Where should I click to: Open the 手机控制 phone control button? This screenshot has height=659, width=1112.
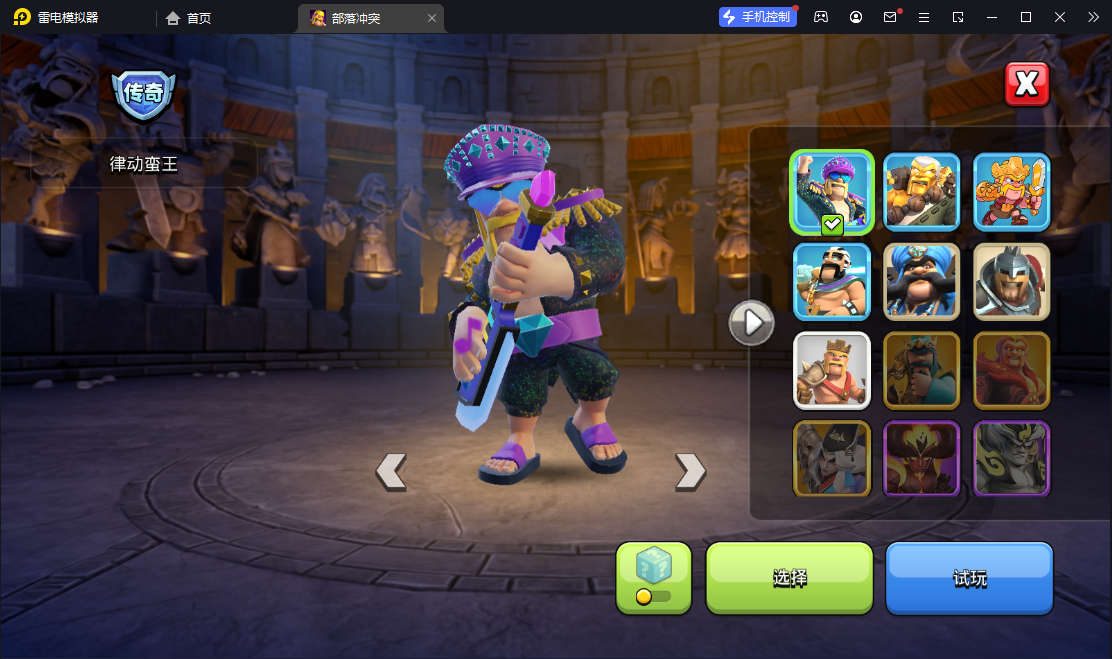pos(757,17)
